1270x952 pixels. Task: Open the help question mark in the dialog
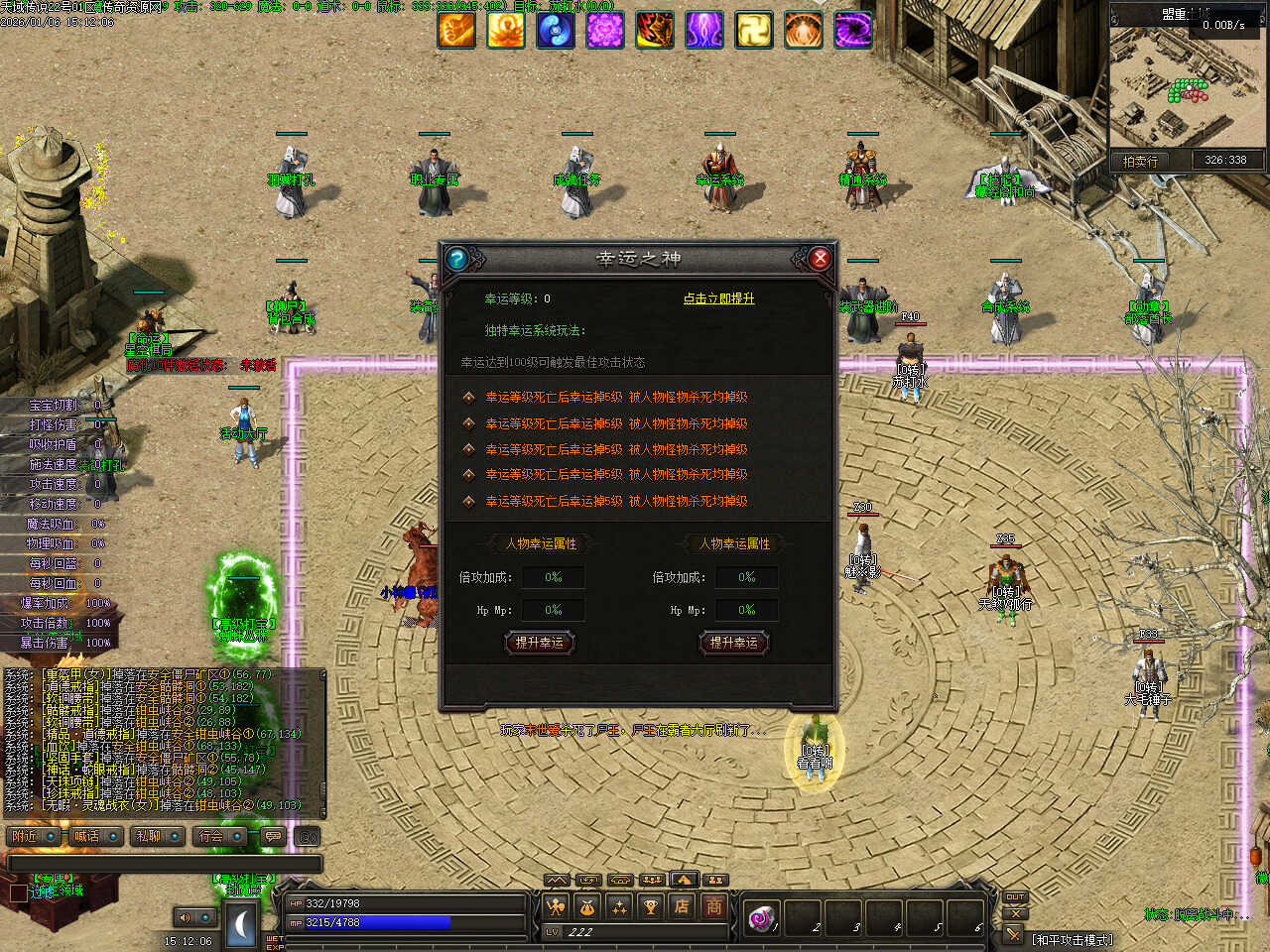point(457,259)
